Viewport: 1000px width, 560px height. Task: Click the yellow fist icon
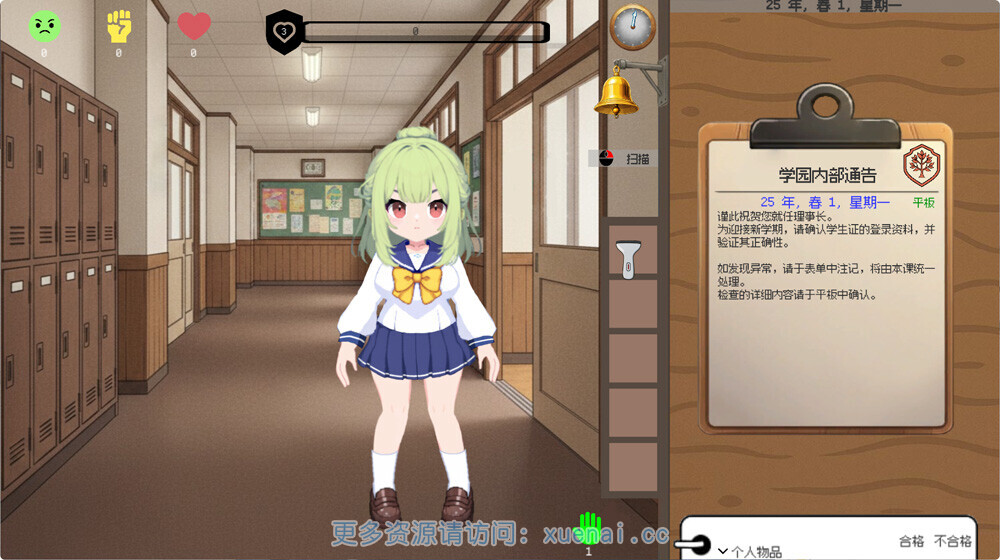coord(119,26)
